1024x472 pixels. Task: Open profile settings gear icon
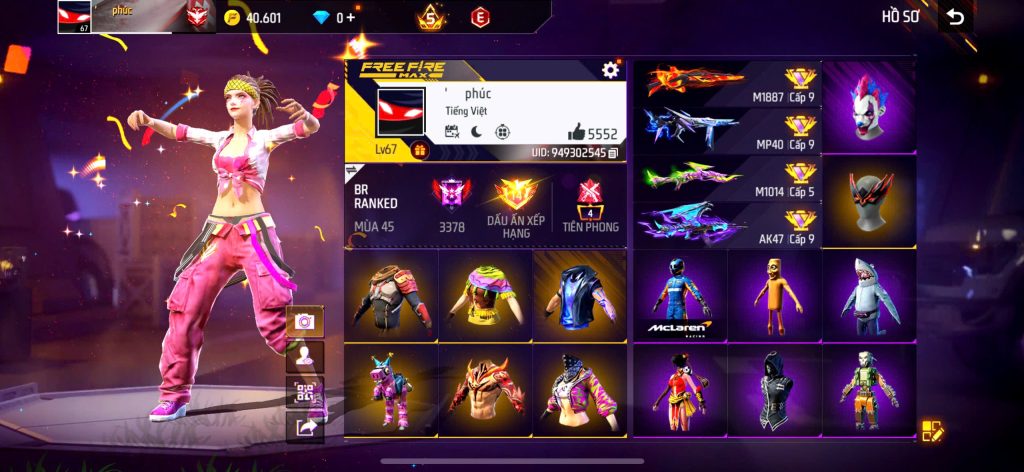[610, 69]
